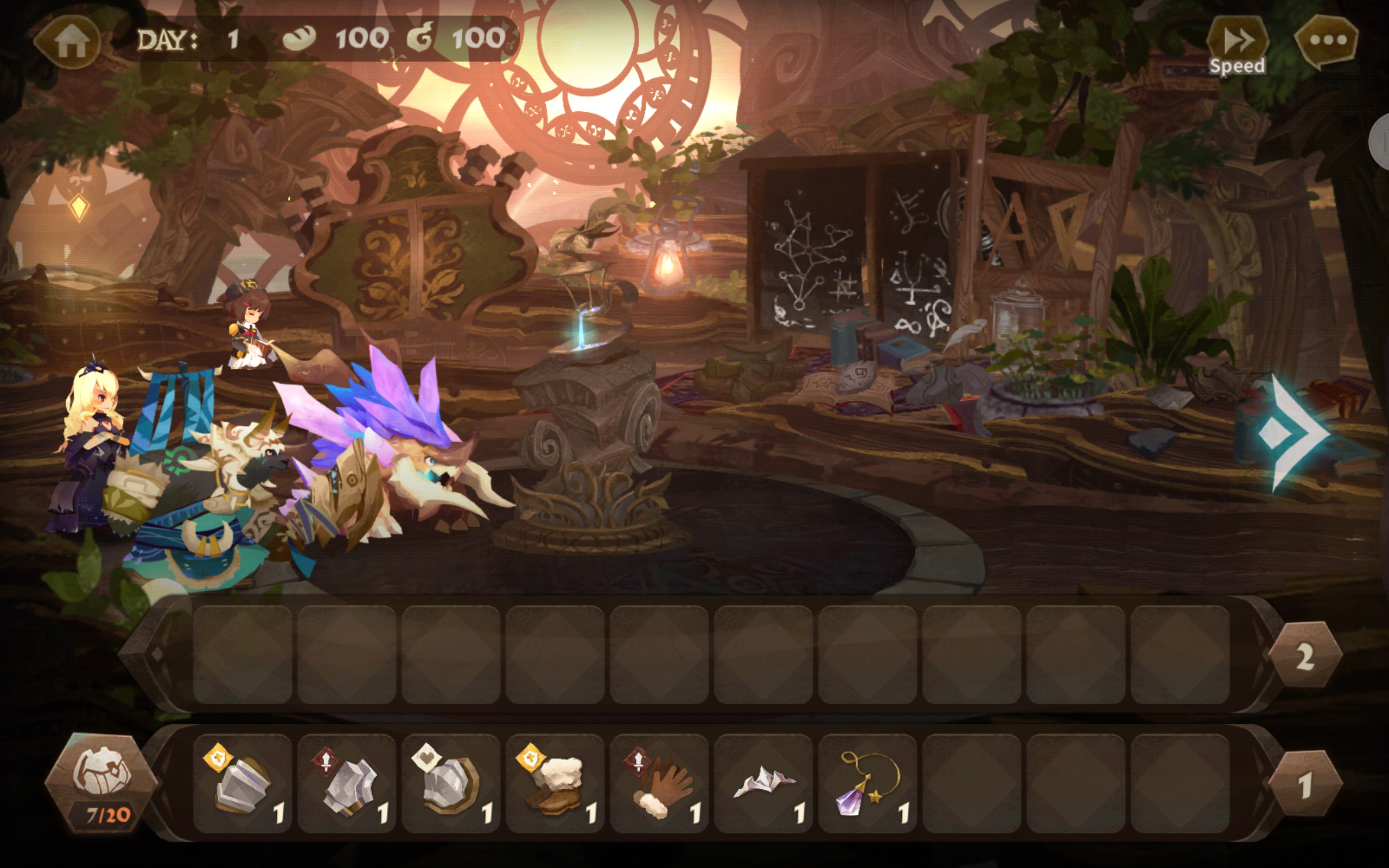Choose the round shield with heart tag
The width and height of the screenshot is (1389, 868).
click(451, 783)
